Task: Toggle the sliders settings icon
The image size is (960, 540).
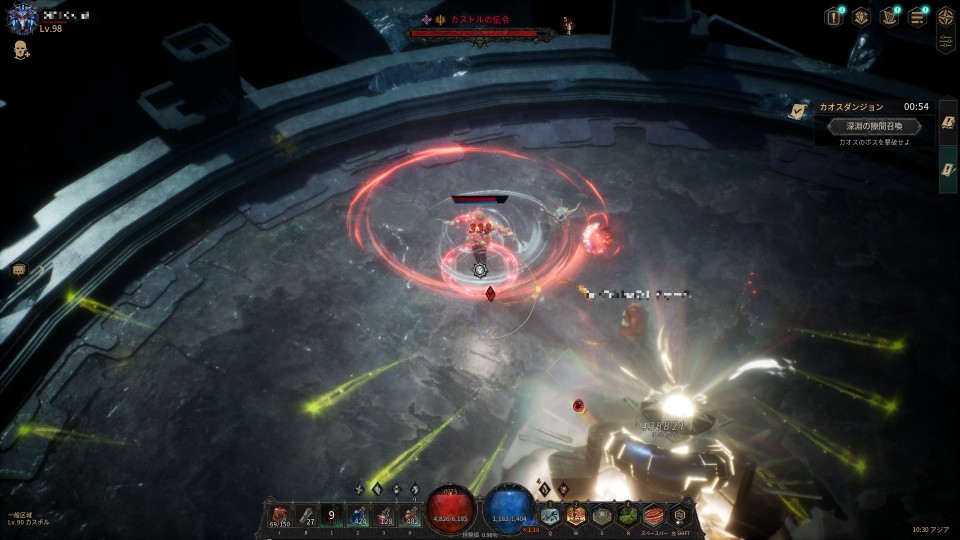Action: (945, 42)
